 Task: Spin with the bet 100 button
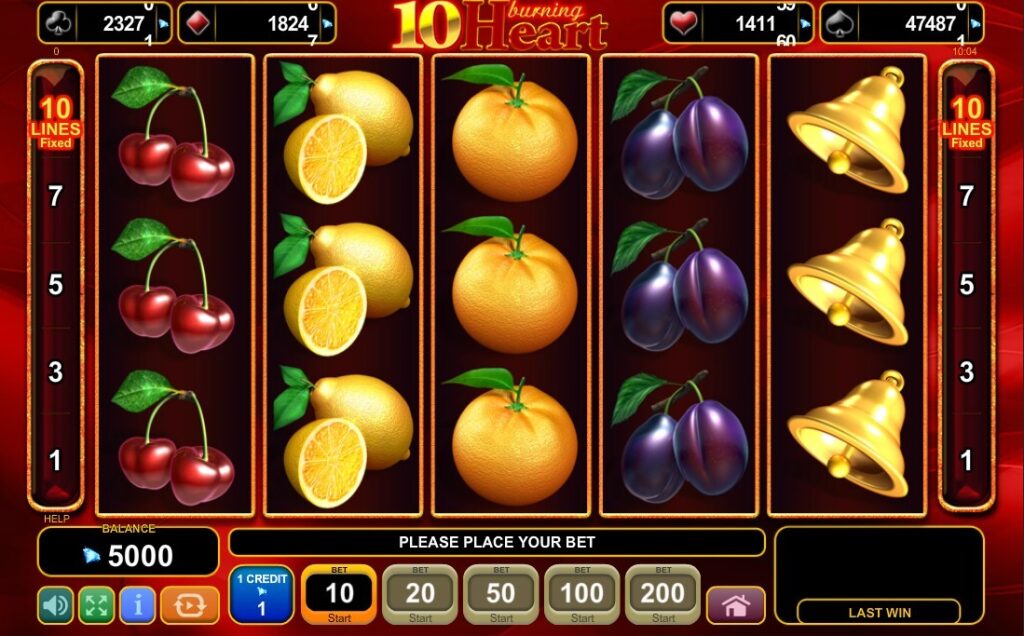point(581,595)
